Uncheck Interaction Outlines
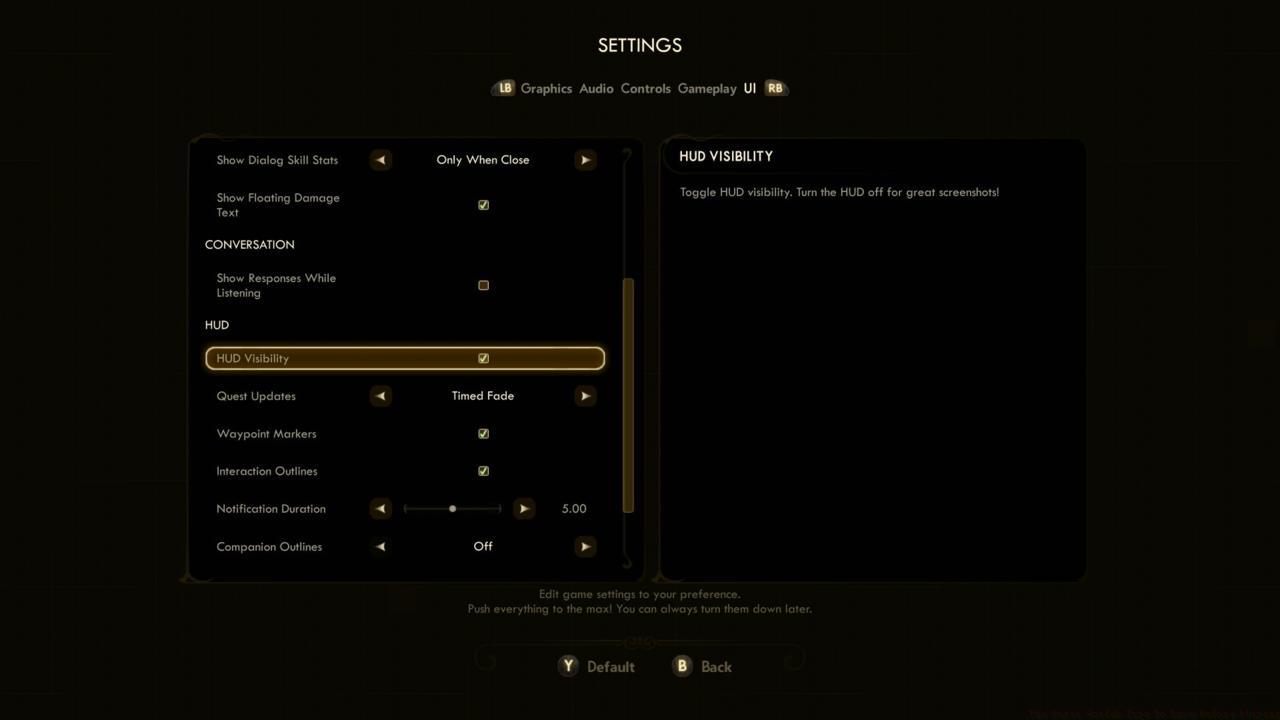 pyautogui.click(x=483, y=470)
